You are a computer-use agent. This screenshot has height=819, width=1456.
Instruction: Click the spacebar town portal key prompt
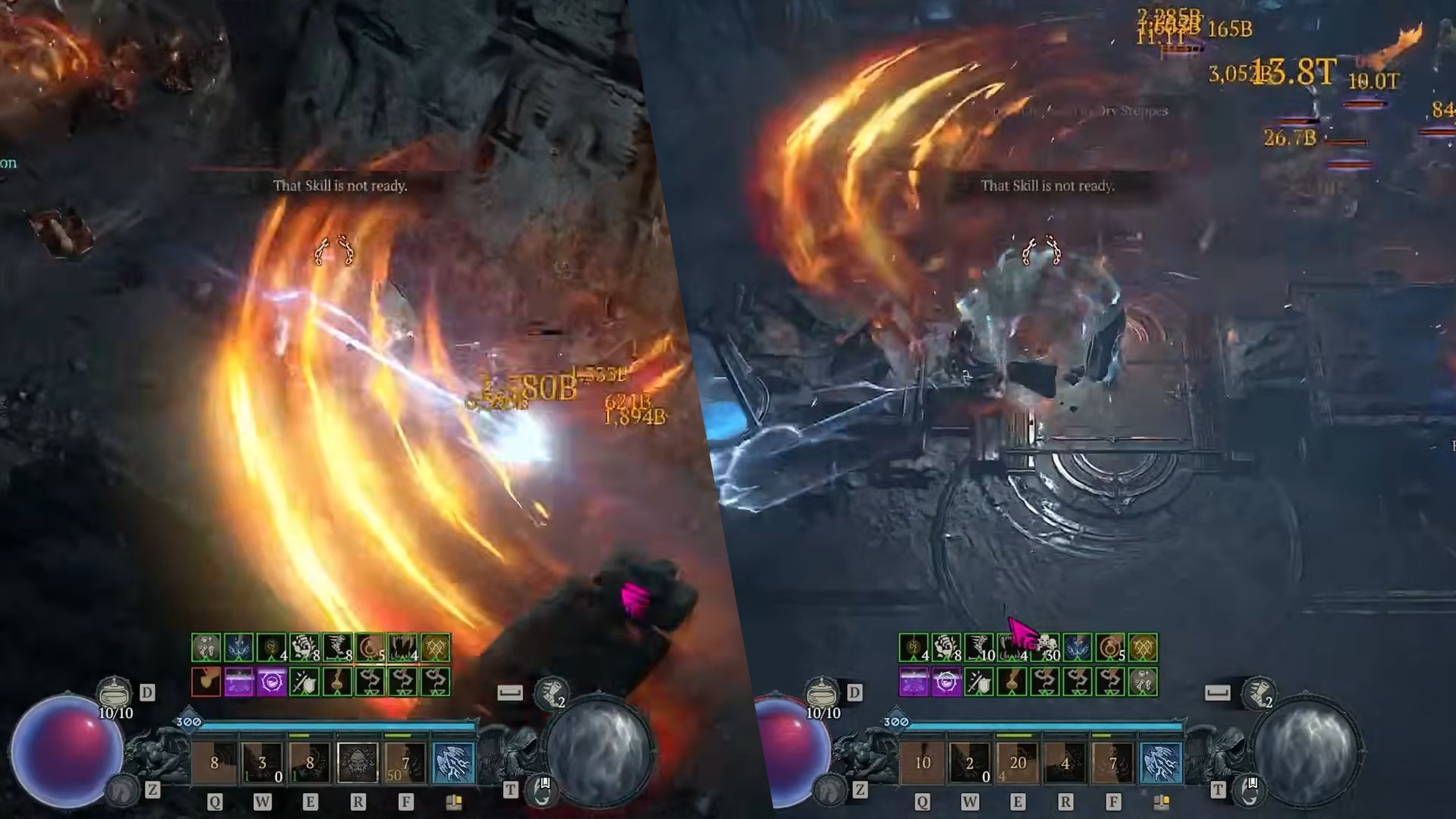click(x=1218, y=694)
